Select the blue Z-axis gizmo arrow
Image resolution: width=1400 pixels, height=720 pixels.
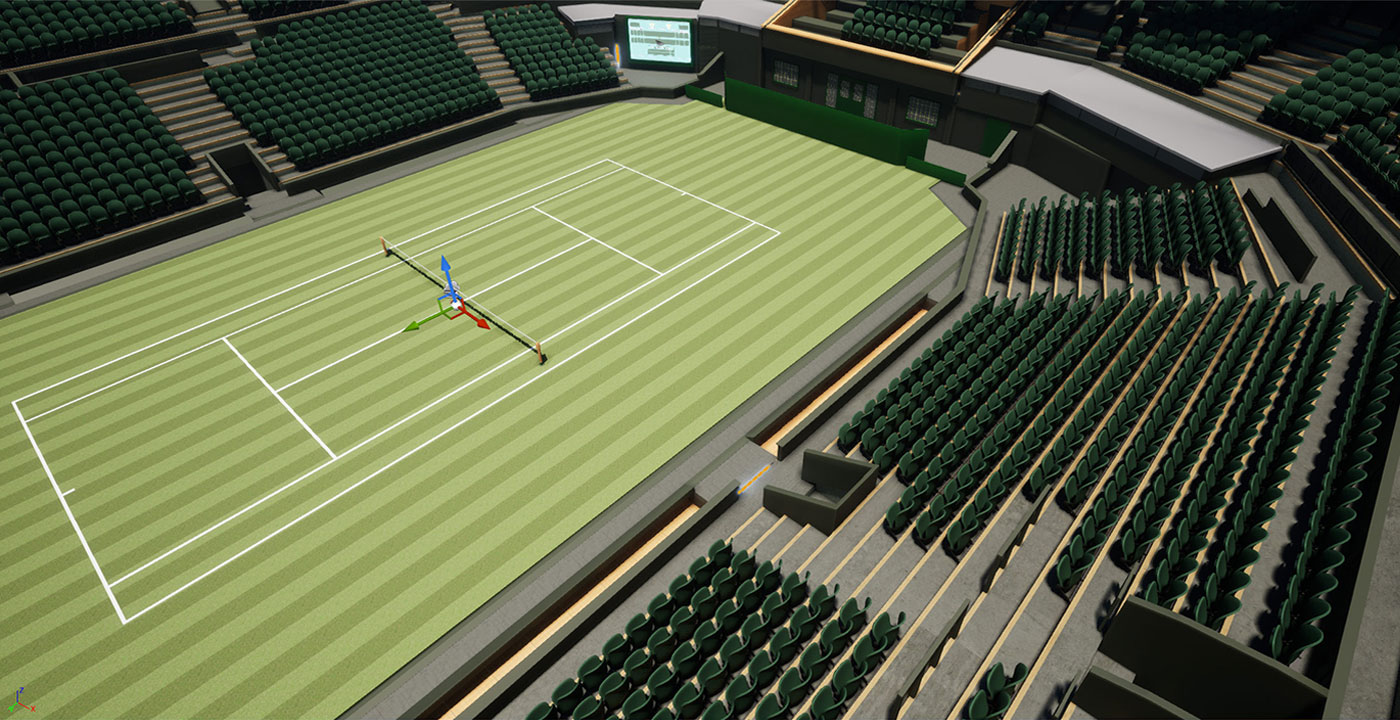click(x=446, y=266)
